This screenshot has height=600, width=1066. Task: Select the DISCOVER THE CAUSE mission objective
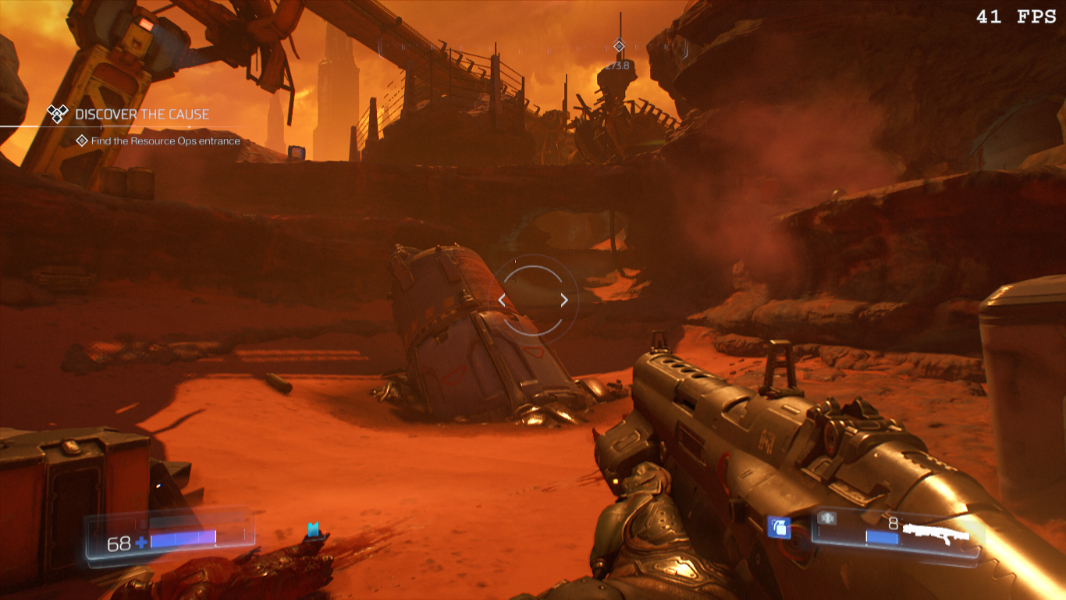click(x=141, y=114)
